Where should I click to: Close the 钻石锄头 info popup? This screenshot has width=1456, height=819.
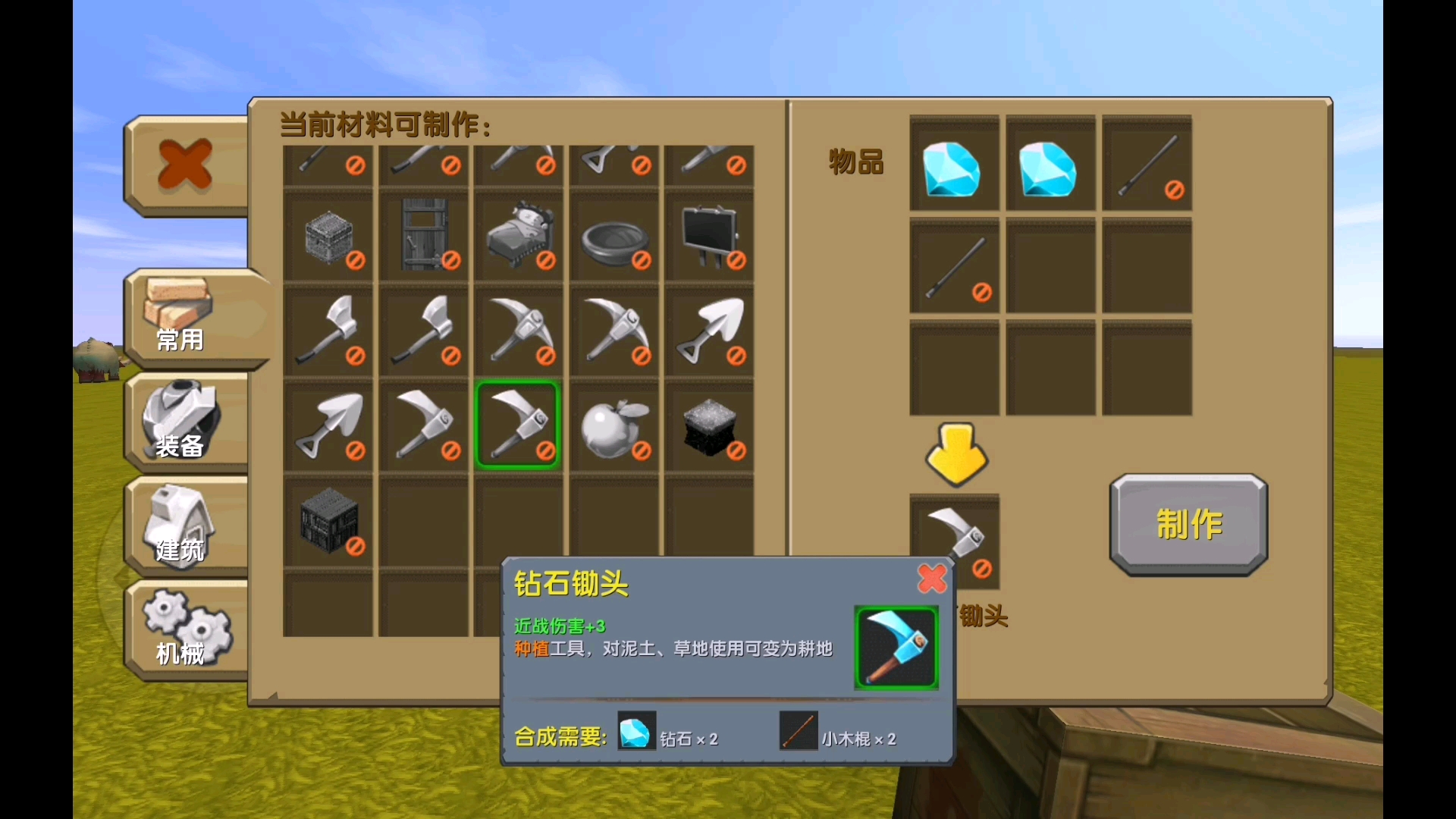[x=934, y=579]
